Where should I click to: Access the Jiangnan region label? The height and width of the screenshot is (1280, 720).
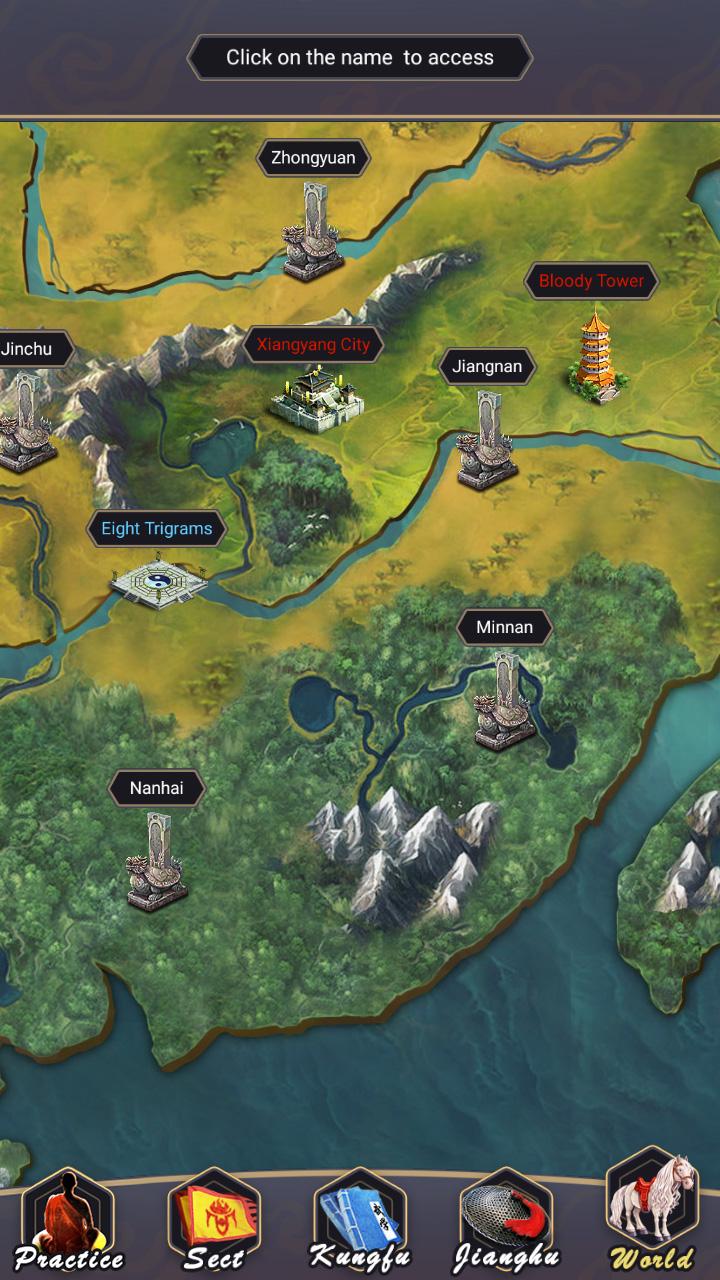click(x=487, y=367)
